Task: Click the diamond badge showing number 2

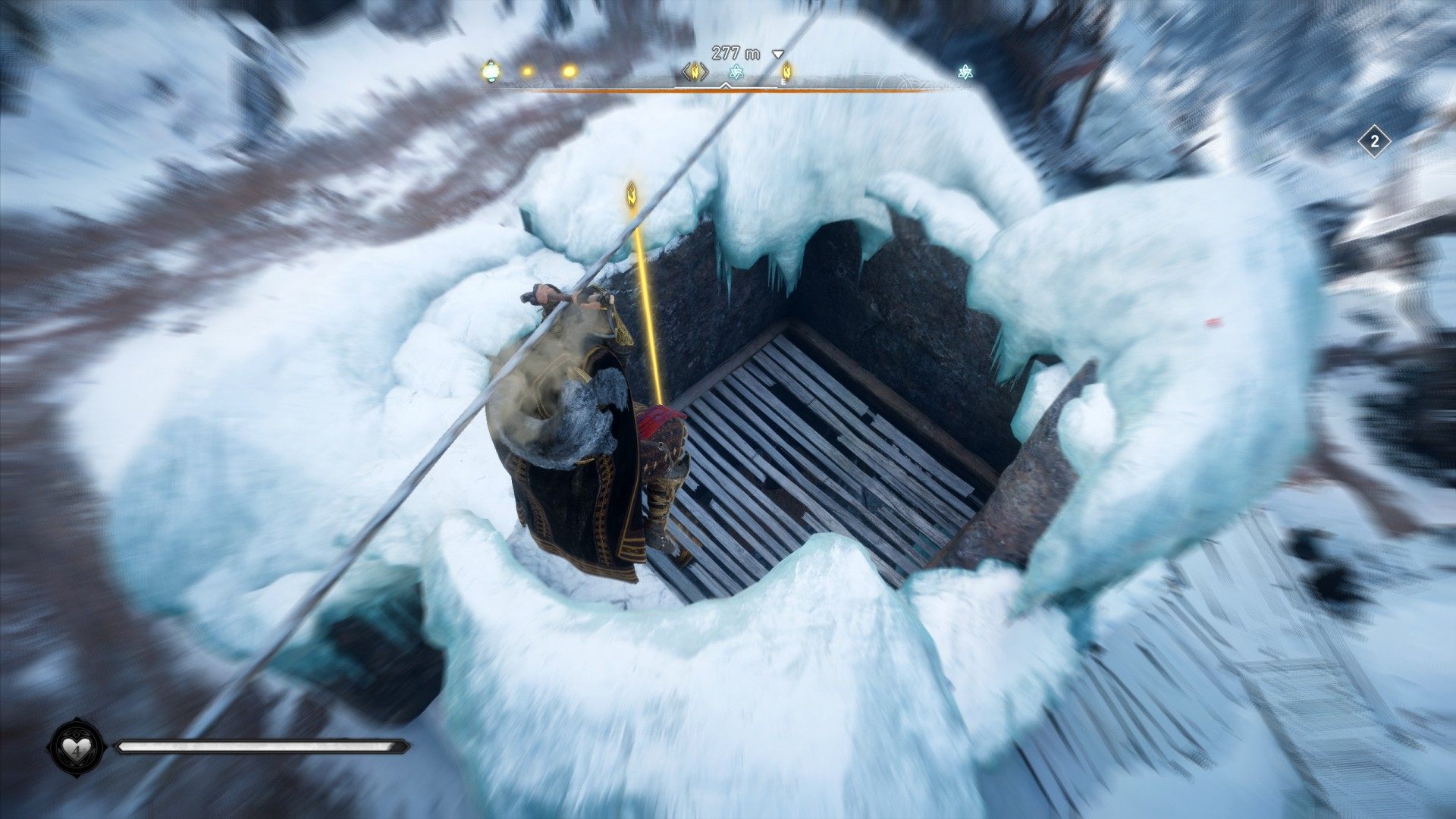Action: [x=1374, y=142]
